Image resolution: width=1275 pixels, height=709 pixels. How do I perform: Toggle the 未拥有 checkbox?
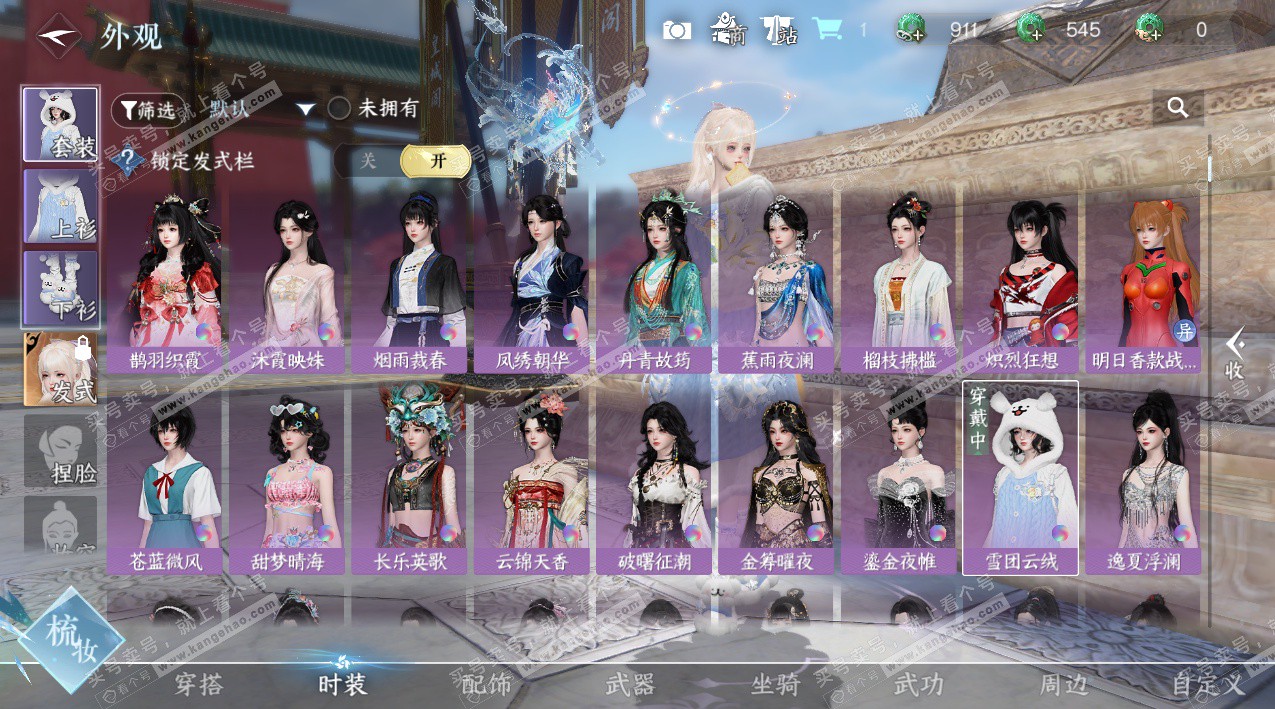[x=339, y=109]
